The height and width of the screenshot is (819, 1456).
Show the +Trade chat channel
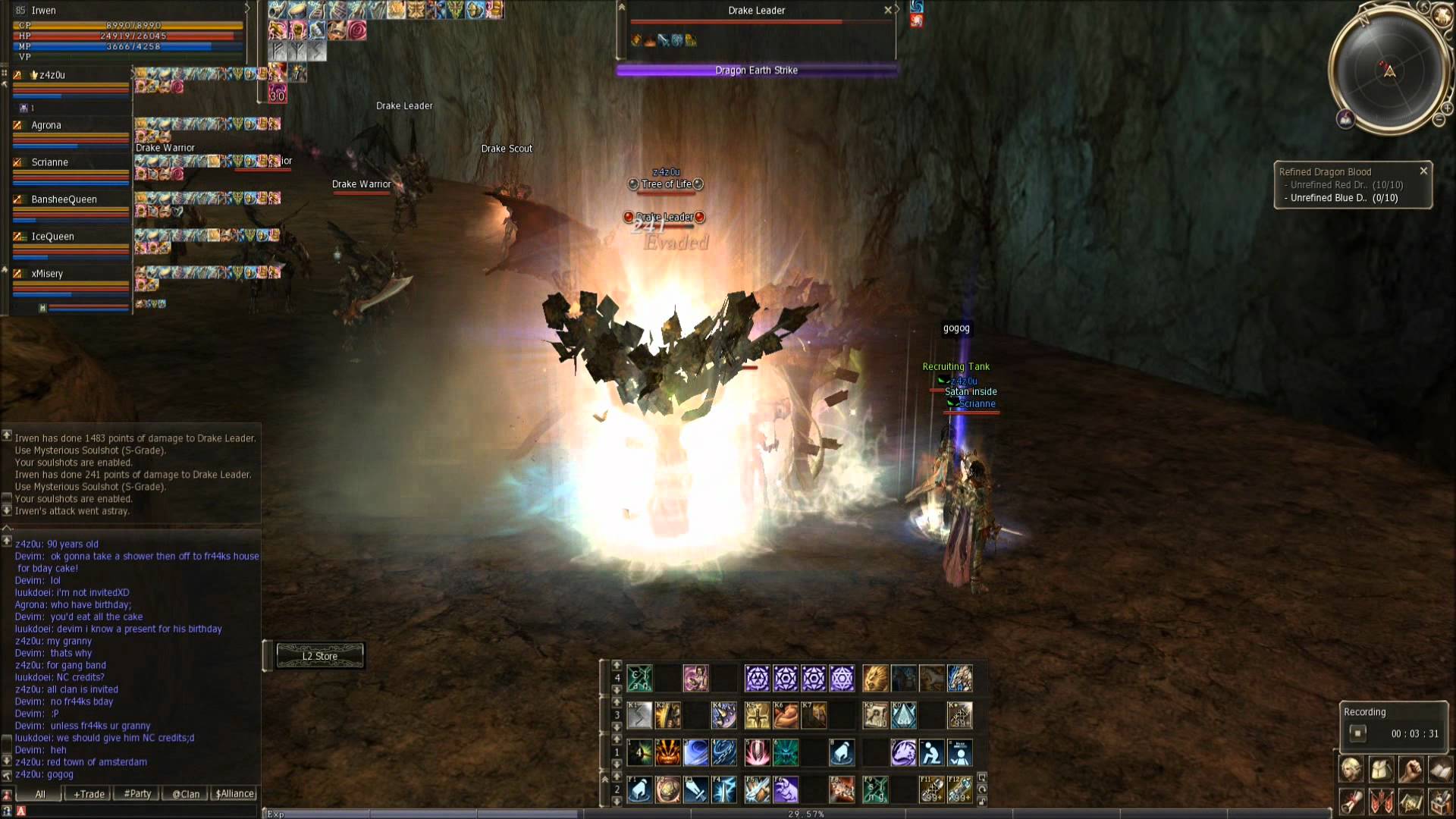coord(89,794)
